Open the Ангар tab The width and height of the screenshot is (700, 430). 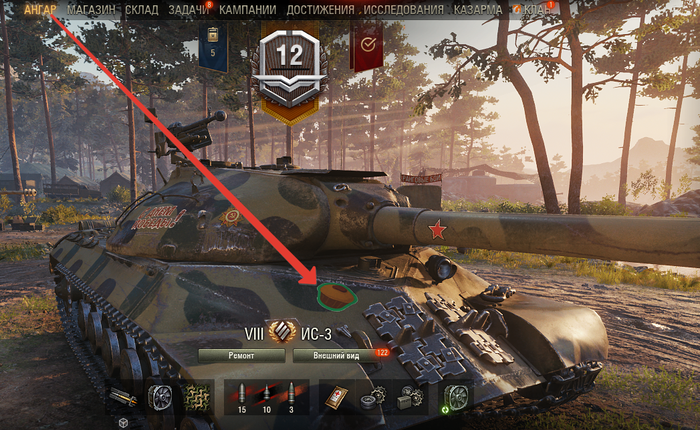pyautogui.click(x=40, y=9)
